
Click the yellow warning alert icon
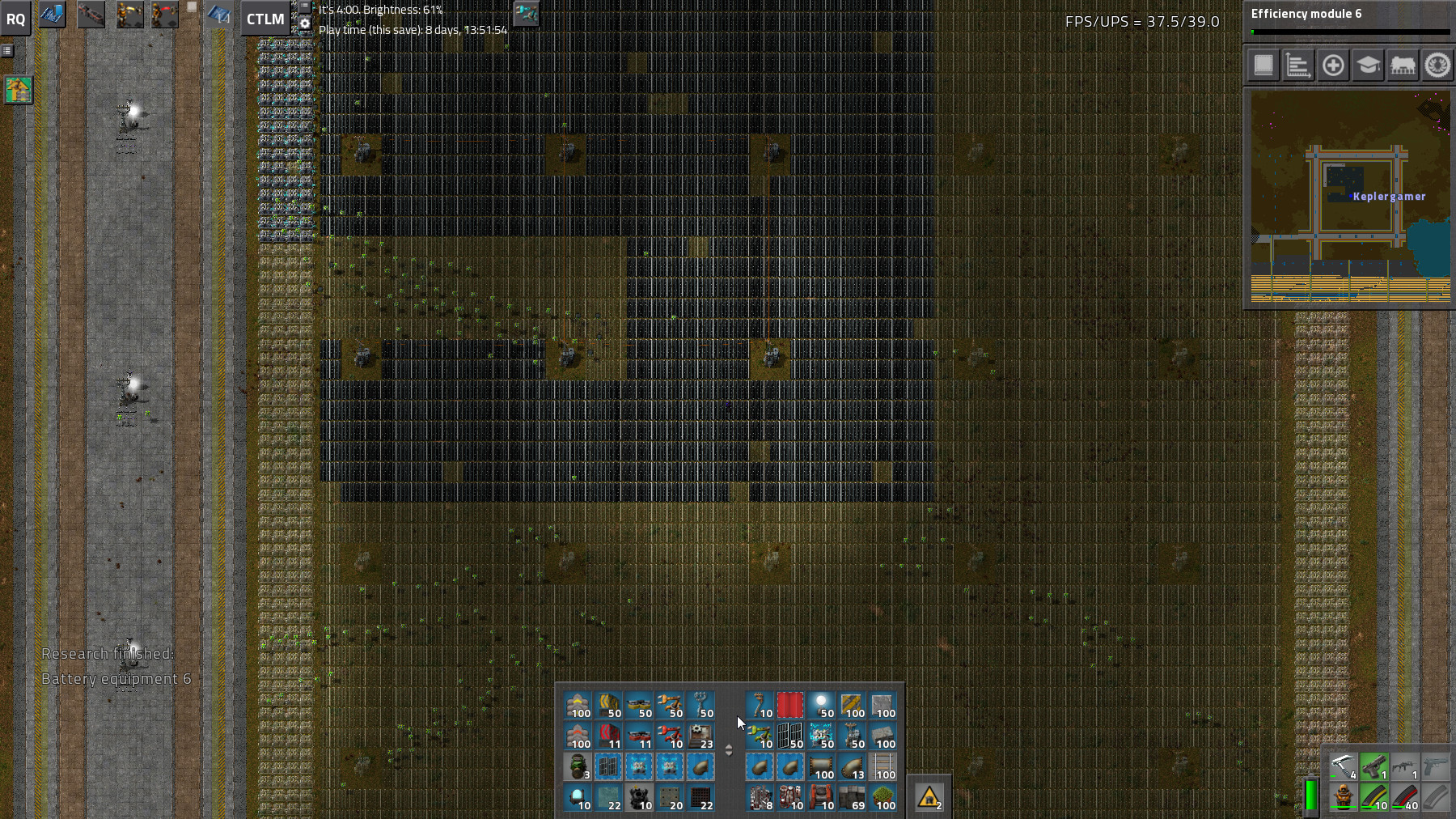click(929, 798)
